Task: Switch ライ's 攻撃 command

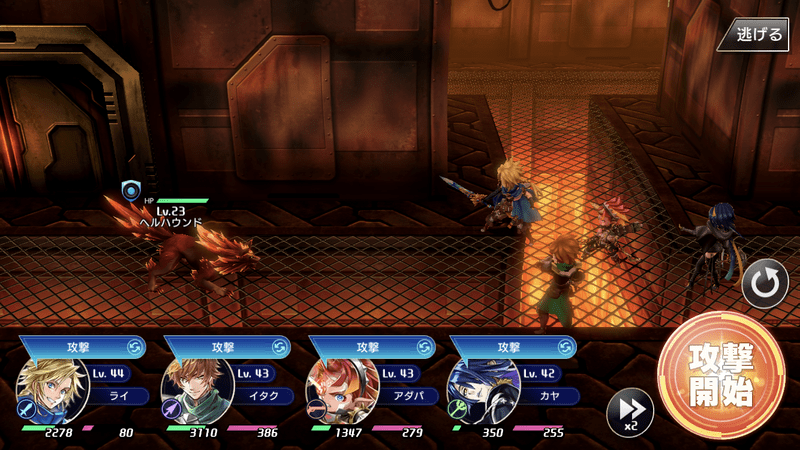Action: [x=134, y=346]
